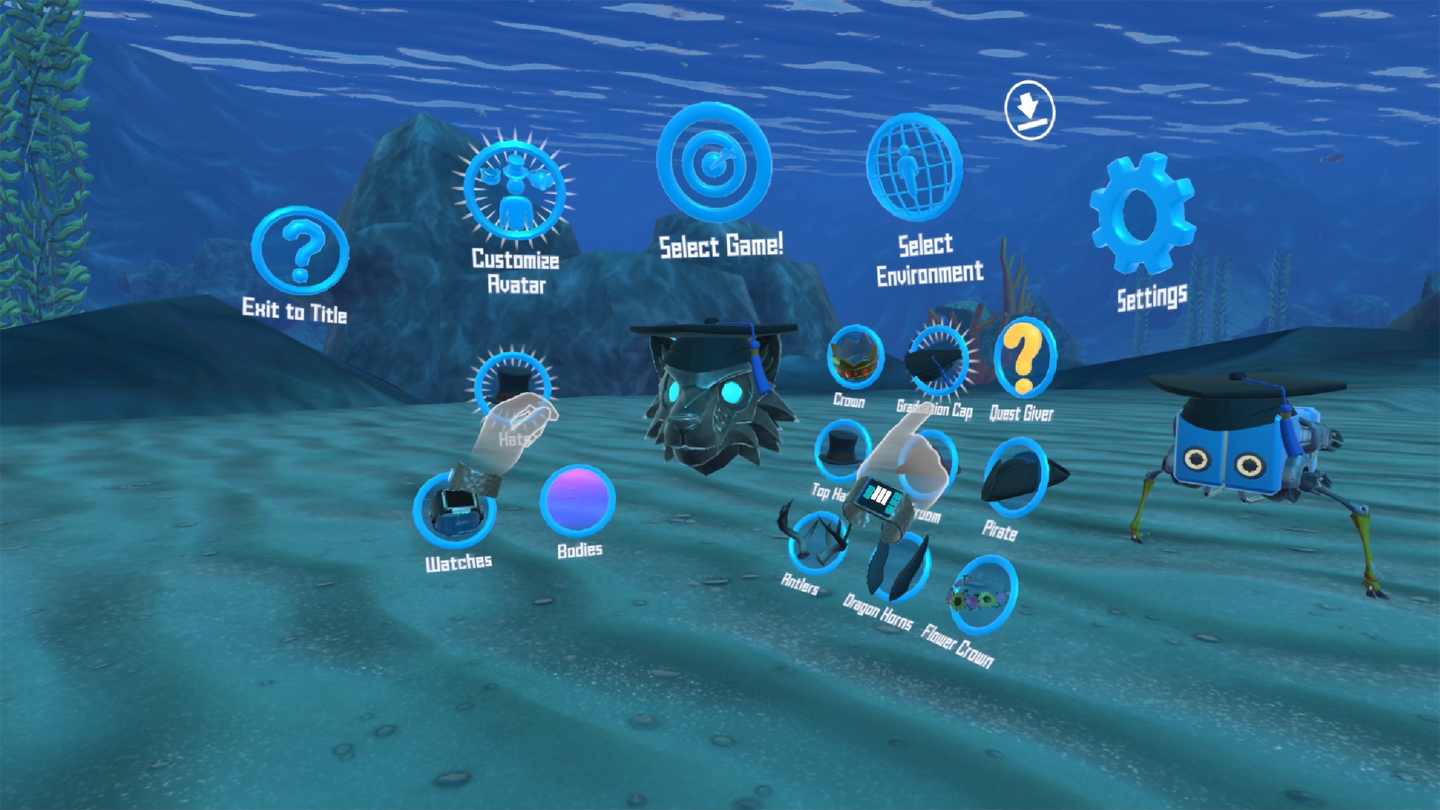Open Settings using the gear icon
The image size is (1440, 810).
tap(1142, 215)
